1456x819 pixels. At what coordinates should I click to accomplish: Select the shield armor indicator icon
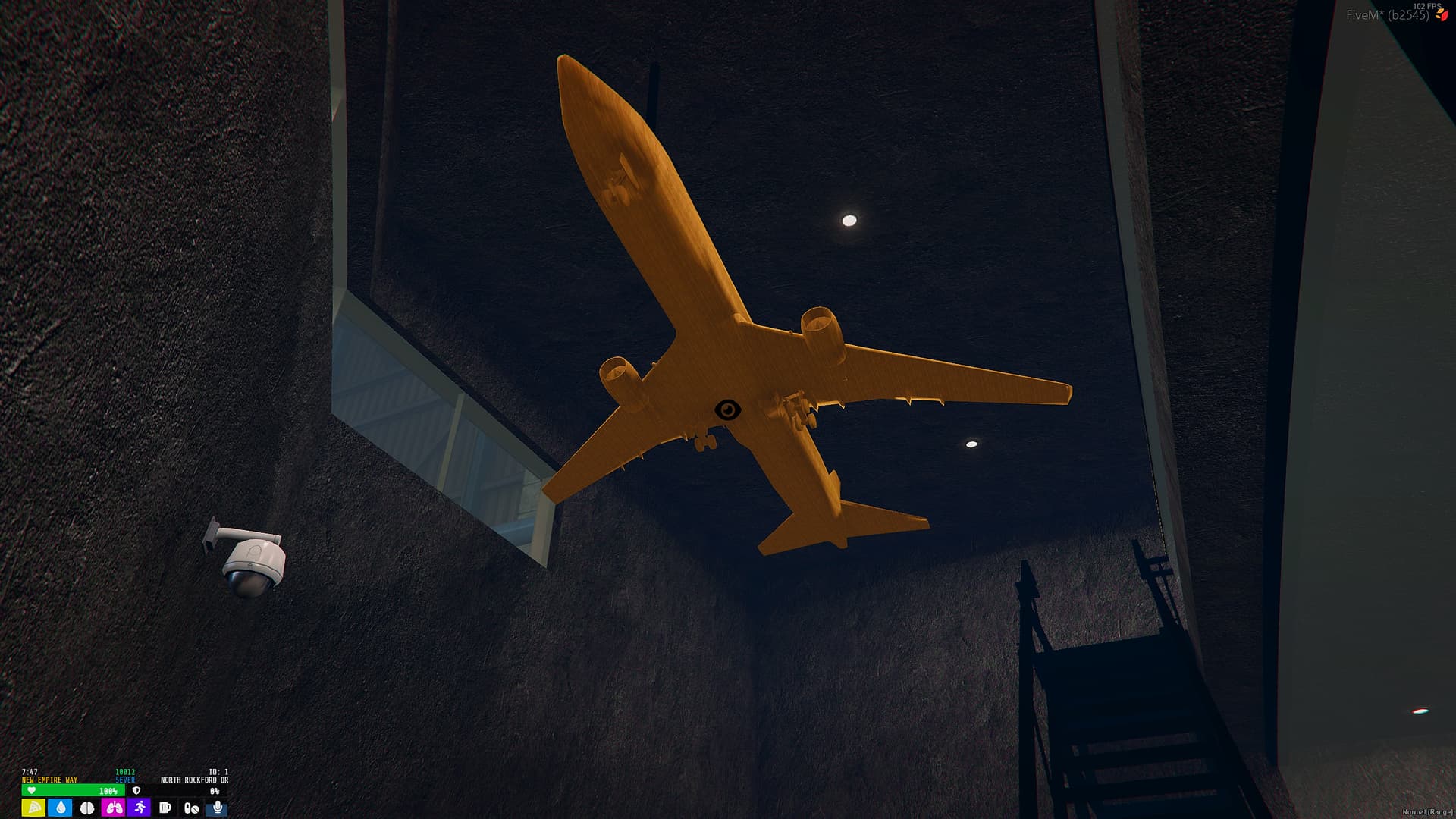coord(136,790)
